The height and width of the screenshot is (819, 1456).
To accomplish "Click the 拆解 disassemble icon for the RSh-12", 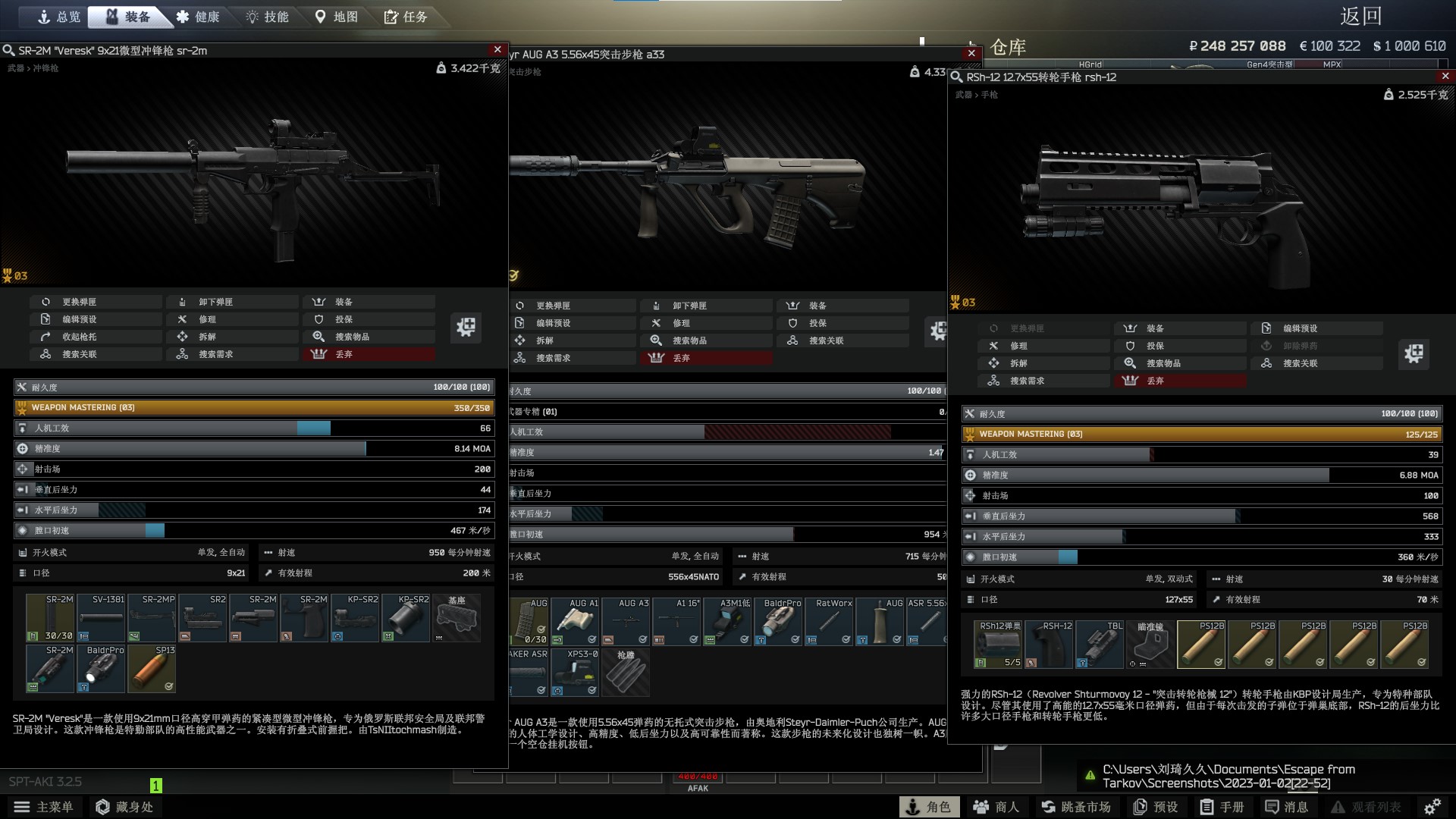I will point(994,363).
